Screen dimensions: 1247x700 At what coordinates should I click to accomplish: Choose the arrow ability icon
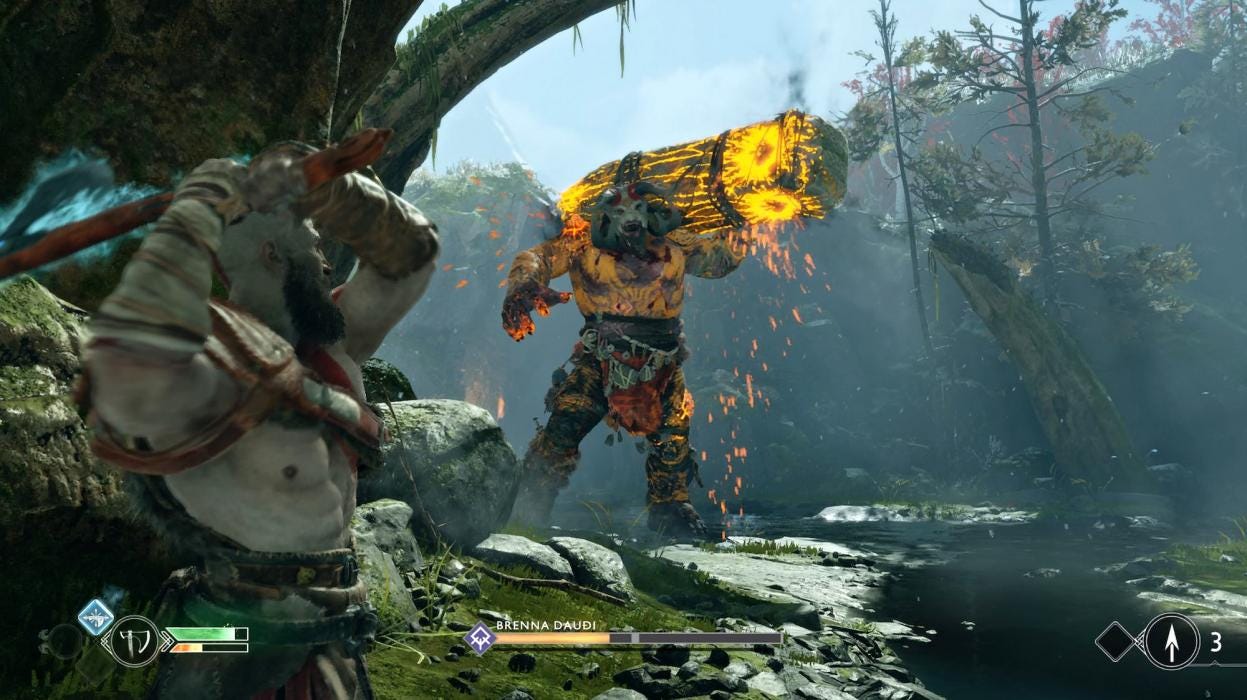[1171, 641]
